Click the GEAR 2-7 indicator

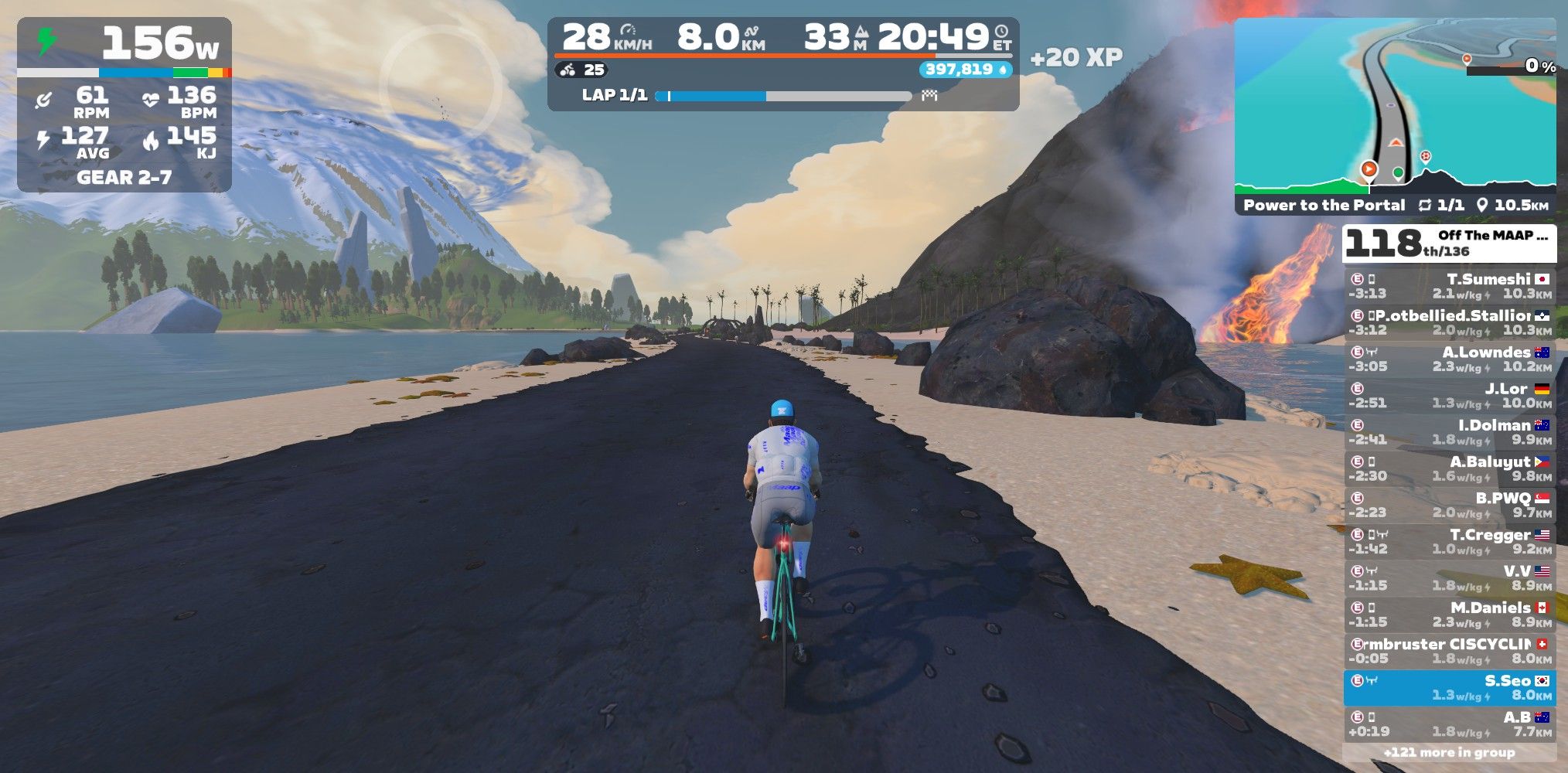tap(124, 178)
